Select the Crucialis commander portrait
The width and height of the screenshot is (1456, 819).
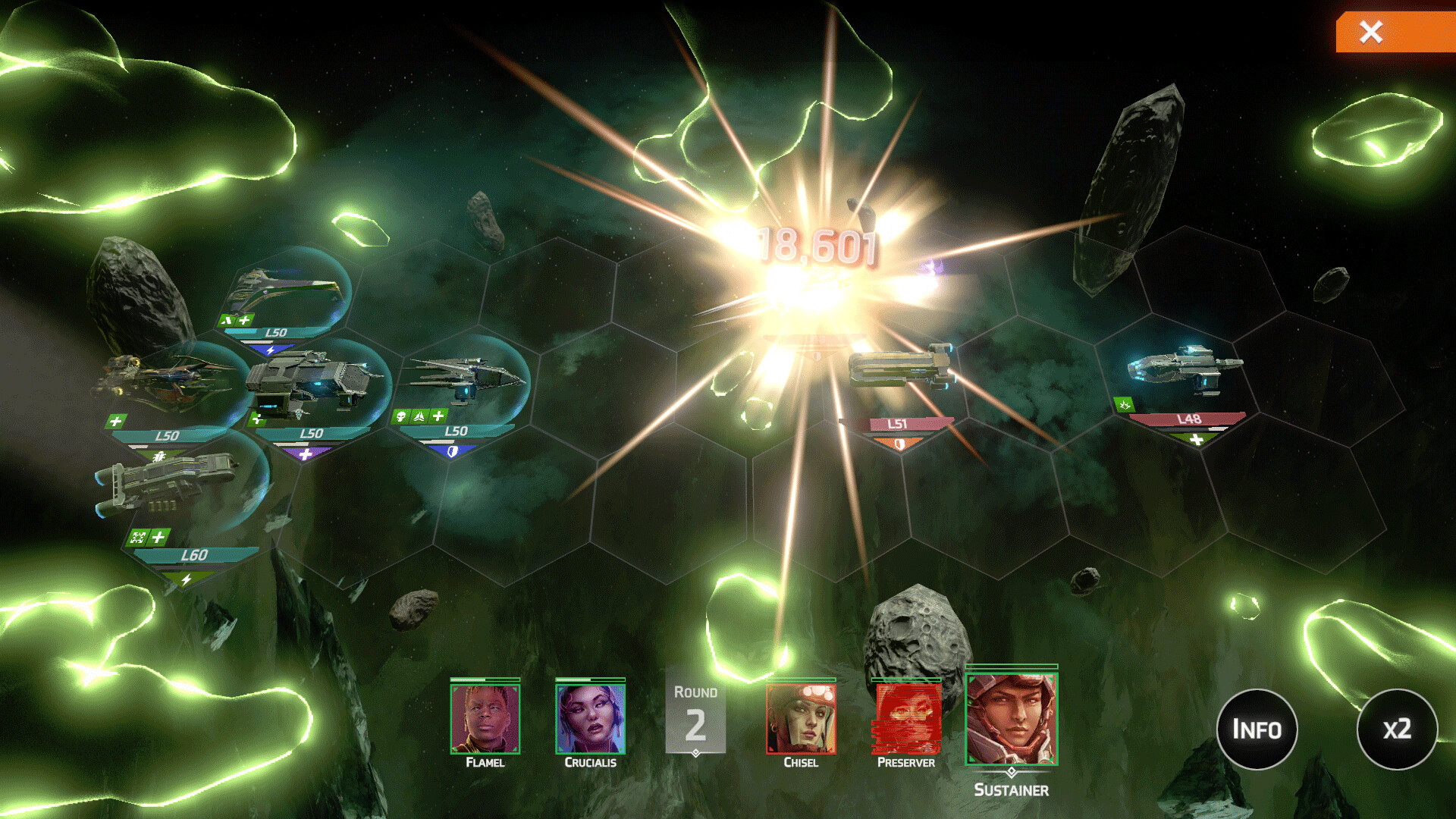[590, 719]
